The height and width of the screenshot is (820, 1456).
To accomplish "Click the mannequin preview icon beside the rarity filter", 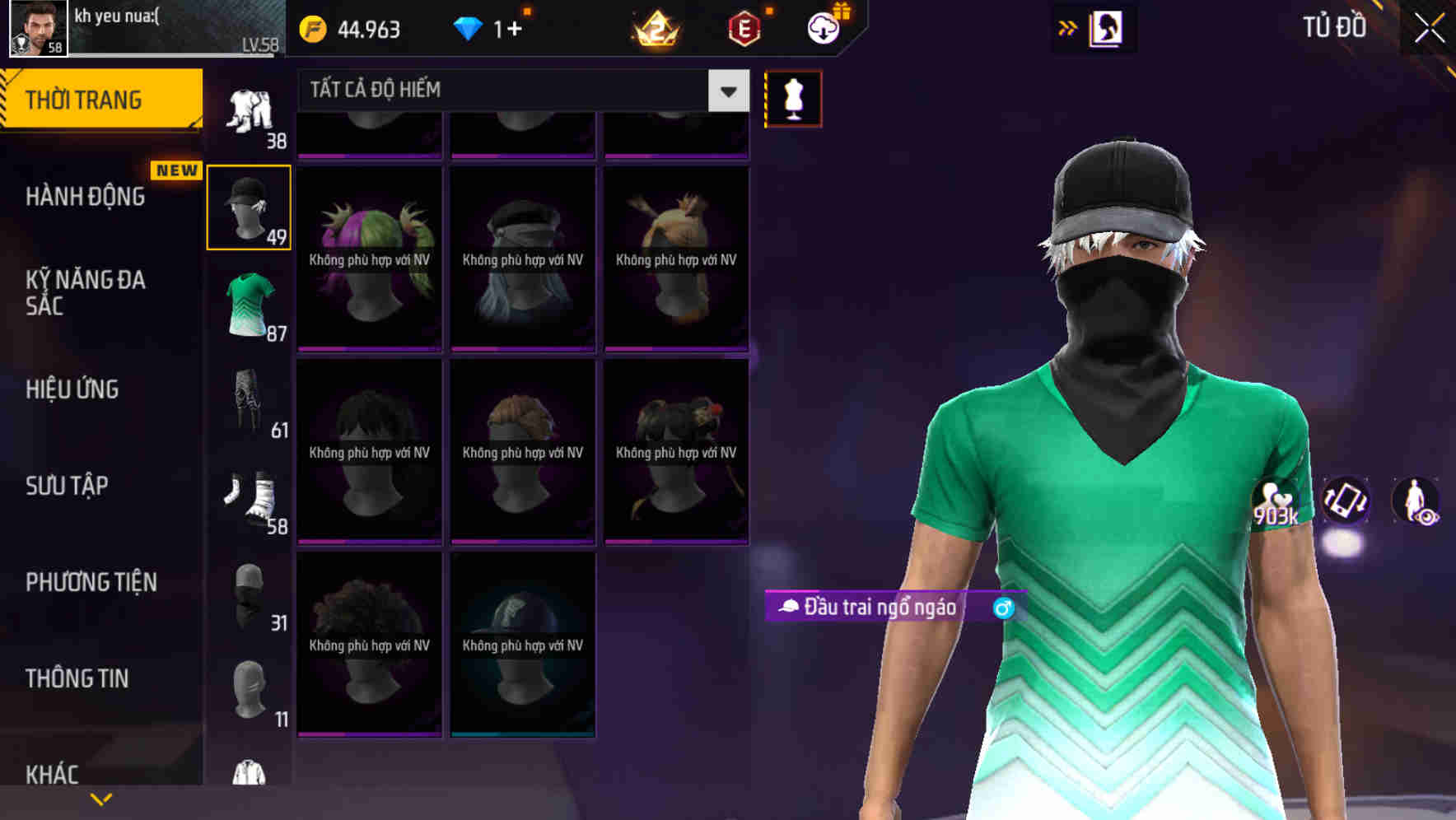I will coord(793,98).
